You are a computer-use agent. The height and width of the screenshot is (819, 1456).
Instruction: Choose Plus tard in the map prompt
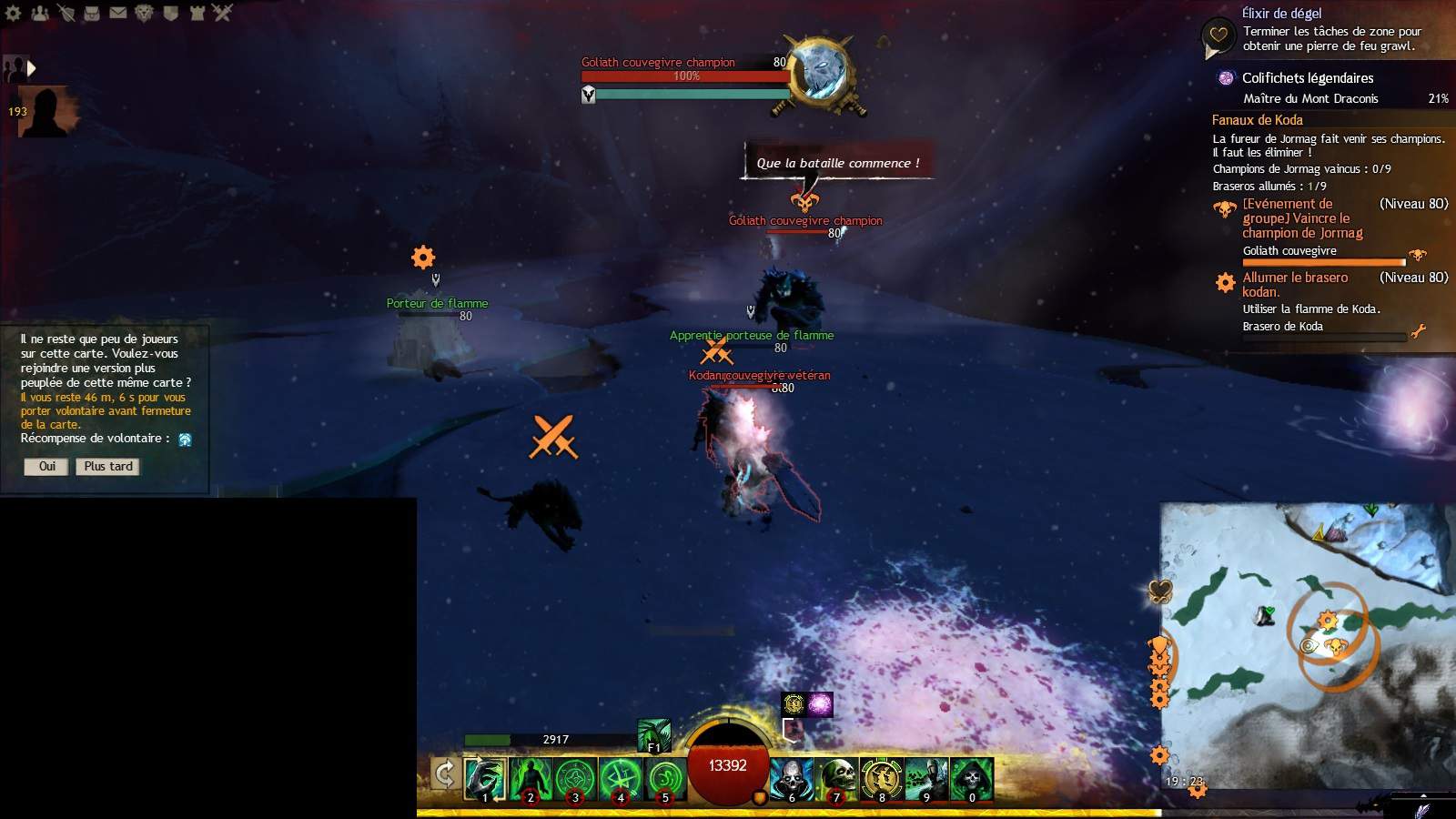108,467
